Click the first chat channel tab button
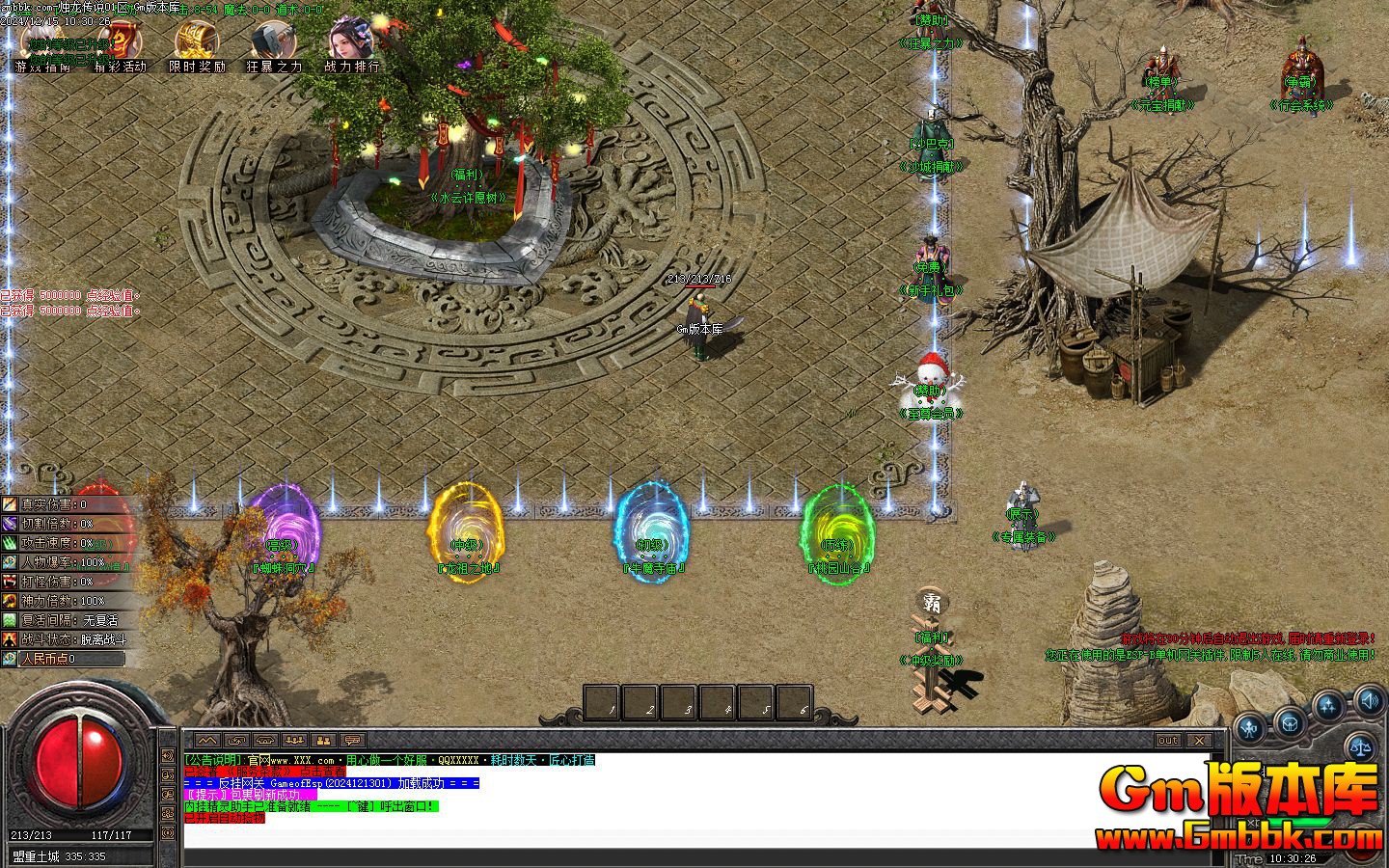 (x=207, y=741)
